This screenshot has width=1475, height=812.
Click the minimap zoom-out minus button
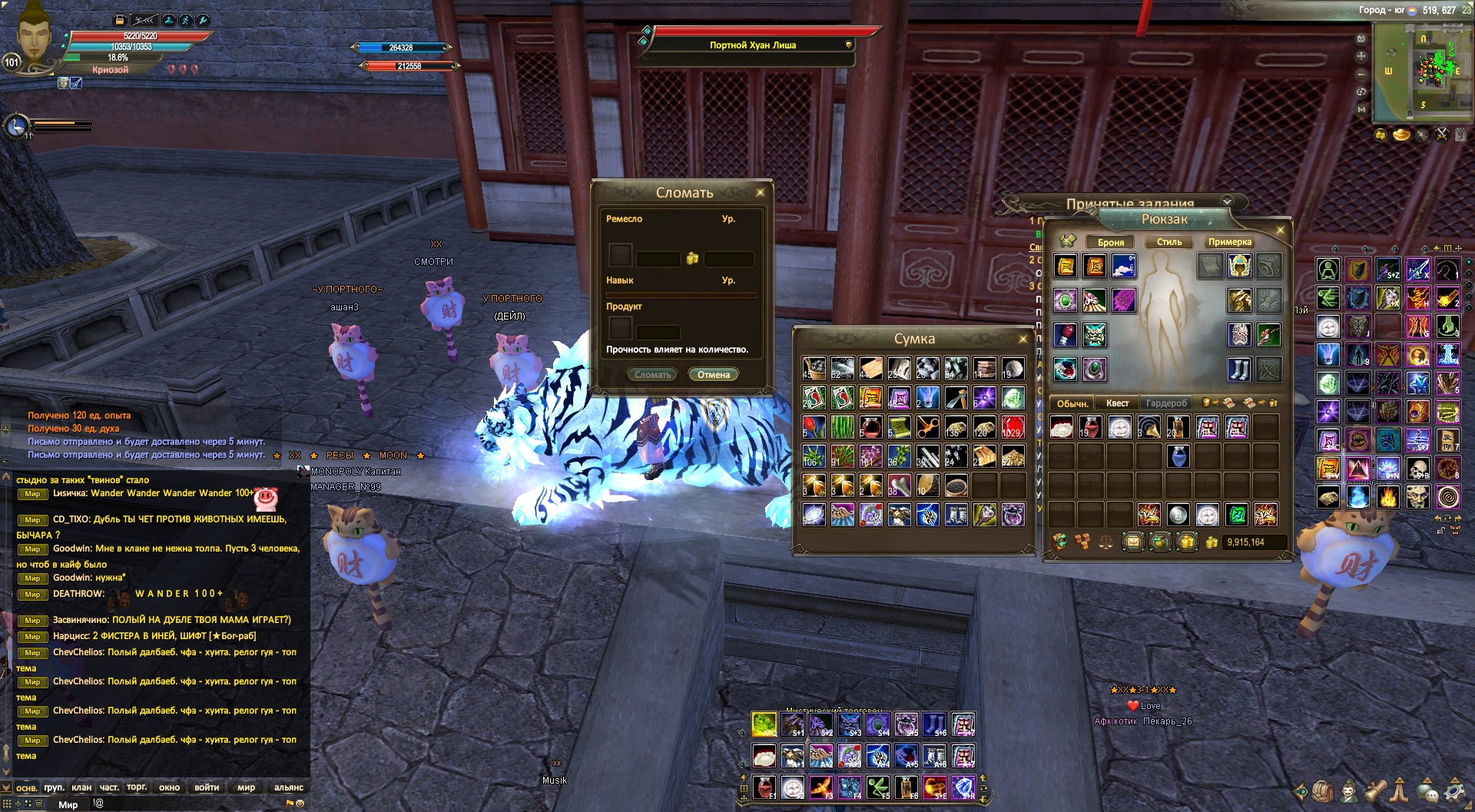click(1361, 75)
